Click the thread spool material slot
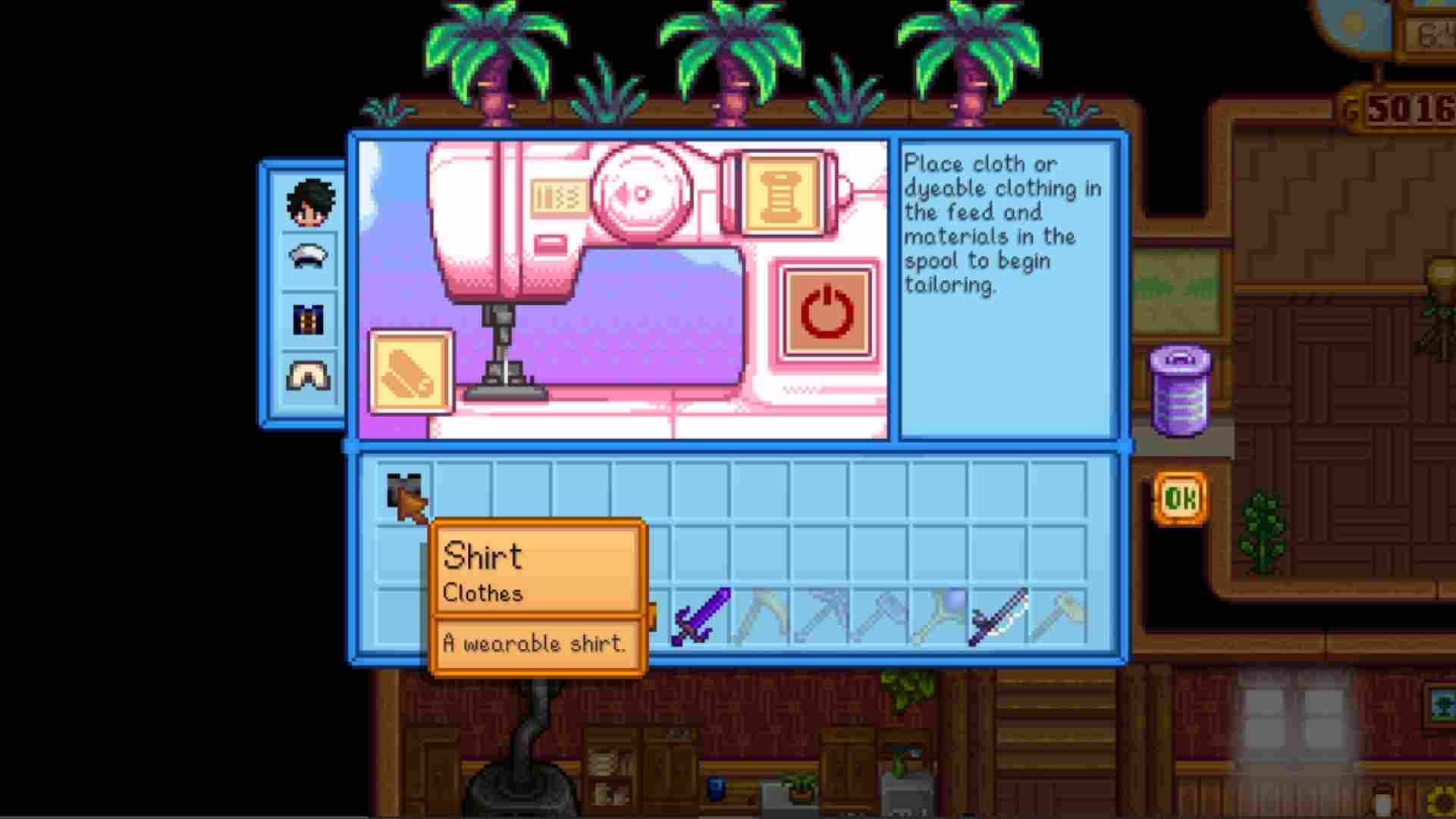1456x819 pixels. pyautogui.click(x=781, y=193)
